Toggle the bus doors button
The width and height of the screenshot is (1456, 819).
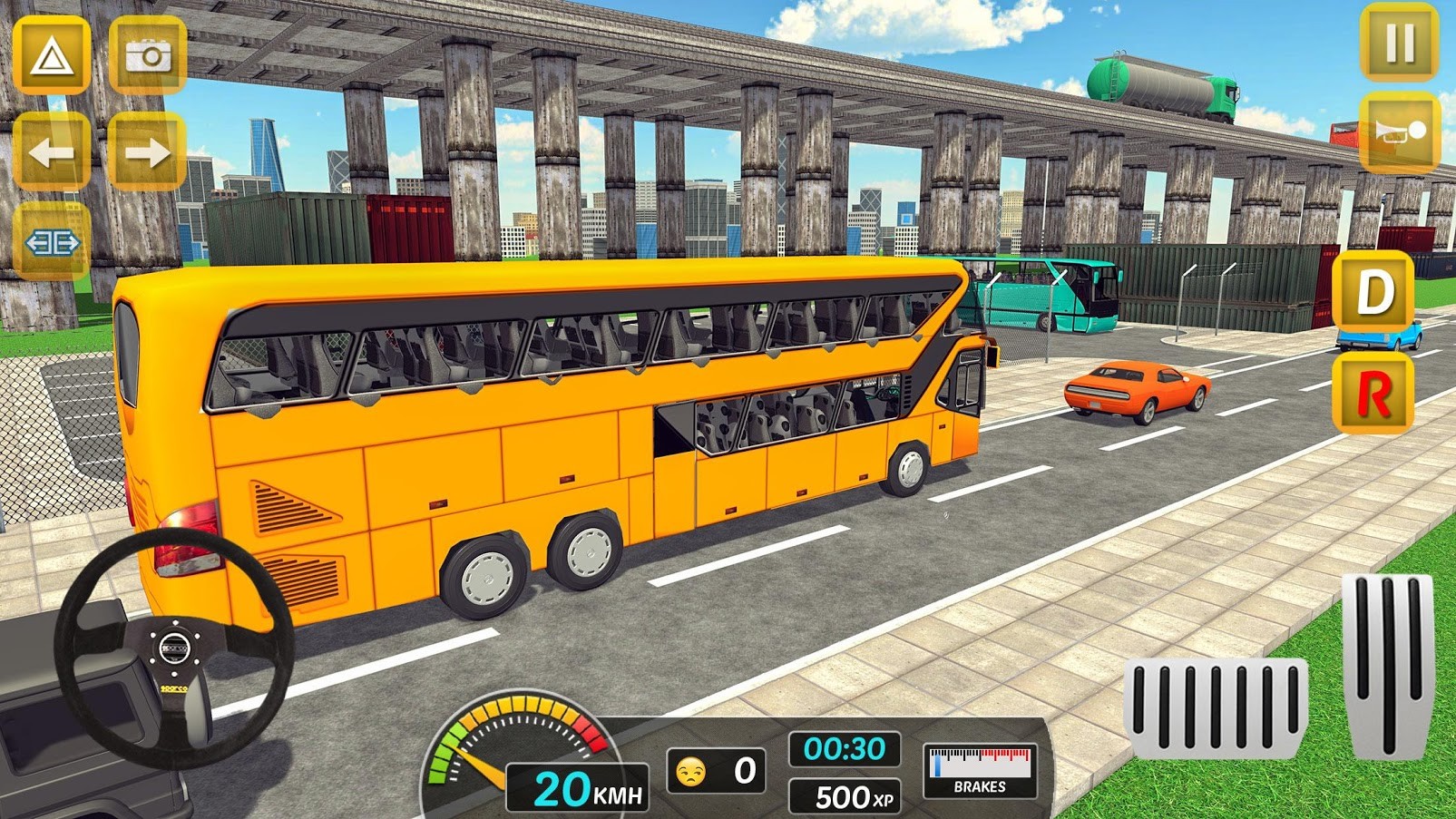[x=52, y=243]
